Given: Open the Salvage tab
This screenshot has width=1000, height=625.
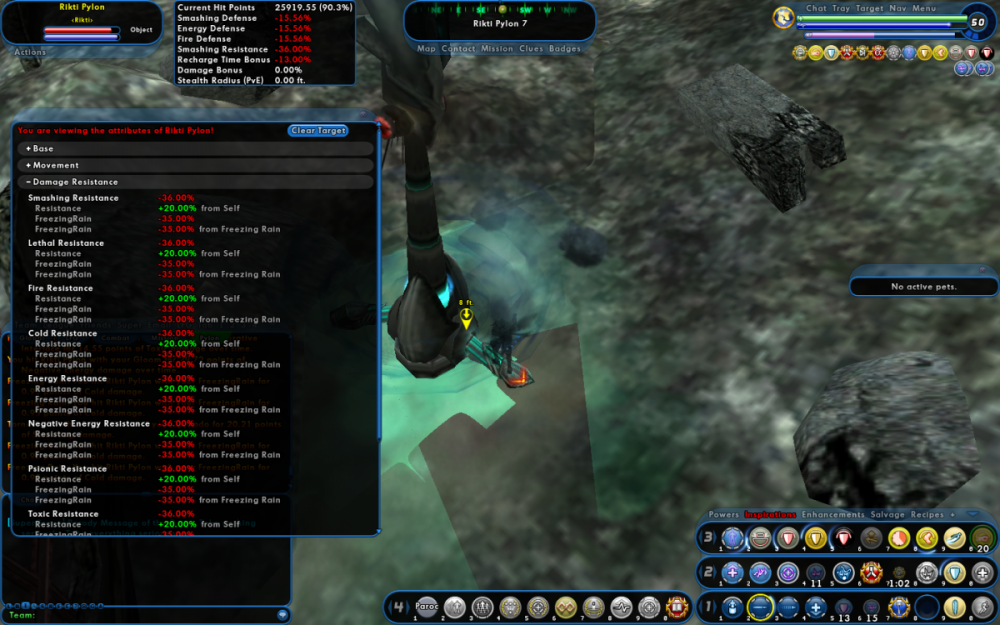Looking at the screenshot, I should [x=887, y=515].
